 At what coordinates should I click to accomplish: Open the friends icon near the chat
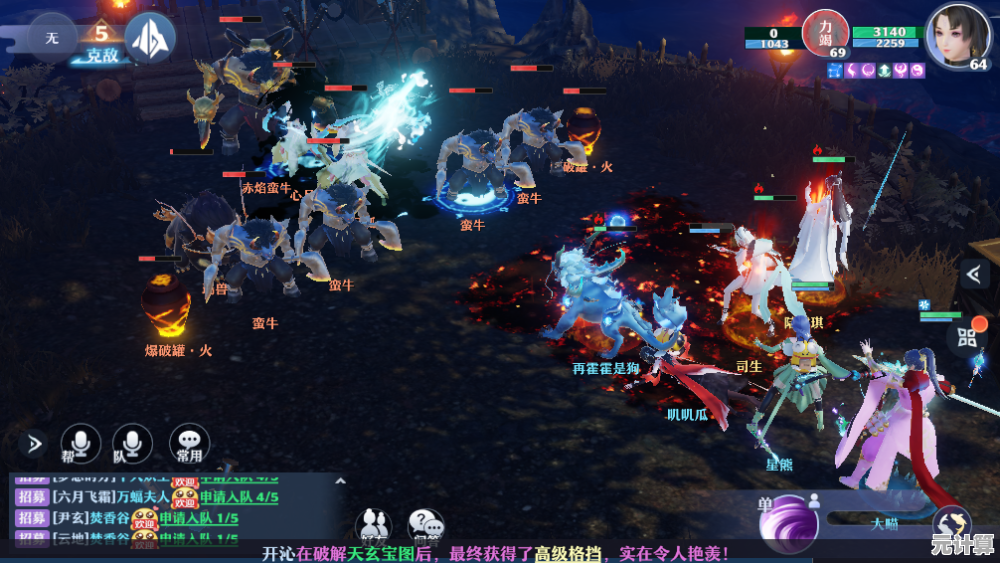(x=374, y=524)
